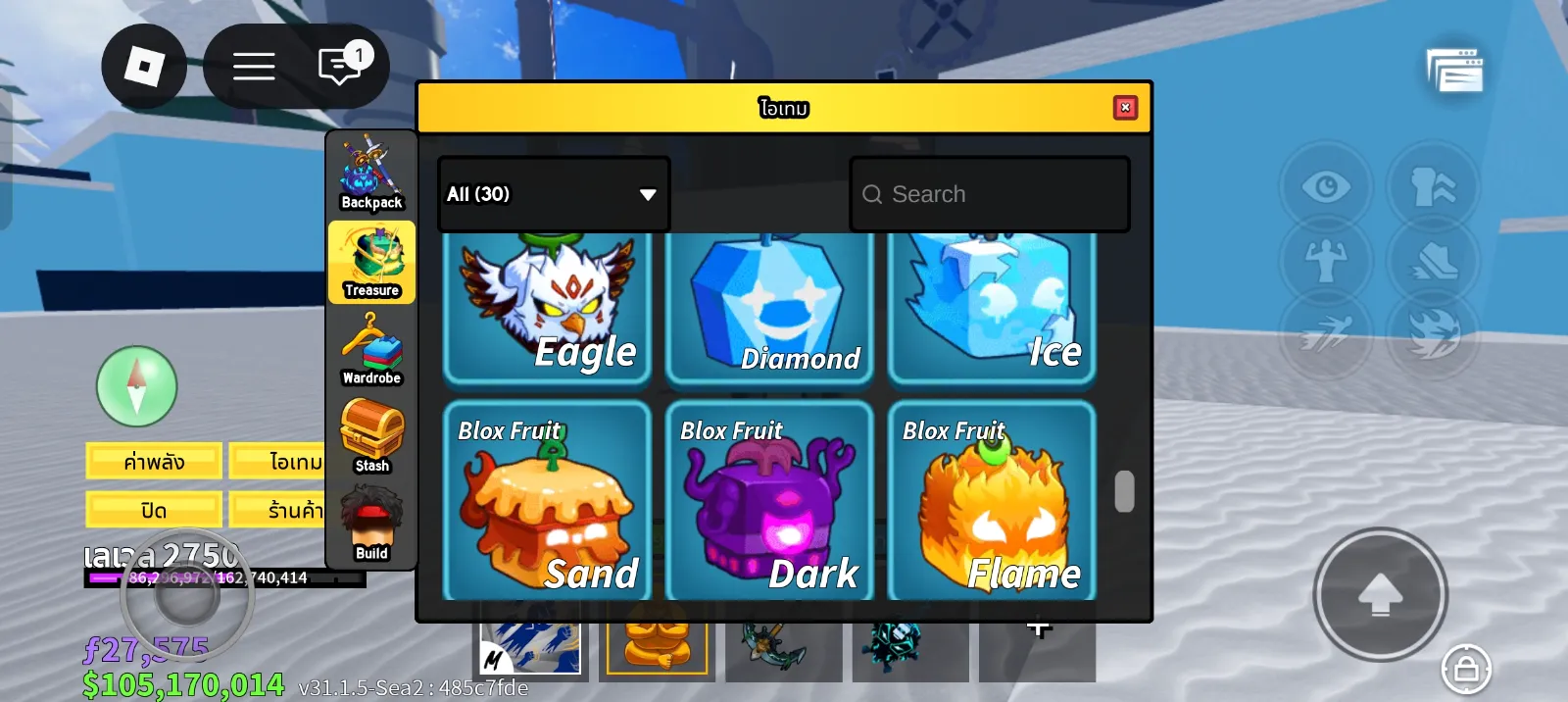Screen dimensions: 1568x702
Task: Pick the Dark Blox Fruit
Action: pyautogui.click(x=769, y=500)
